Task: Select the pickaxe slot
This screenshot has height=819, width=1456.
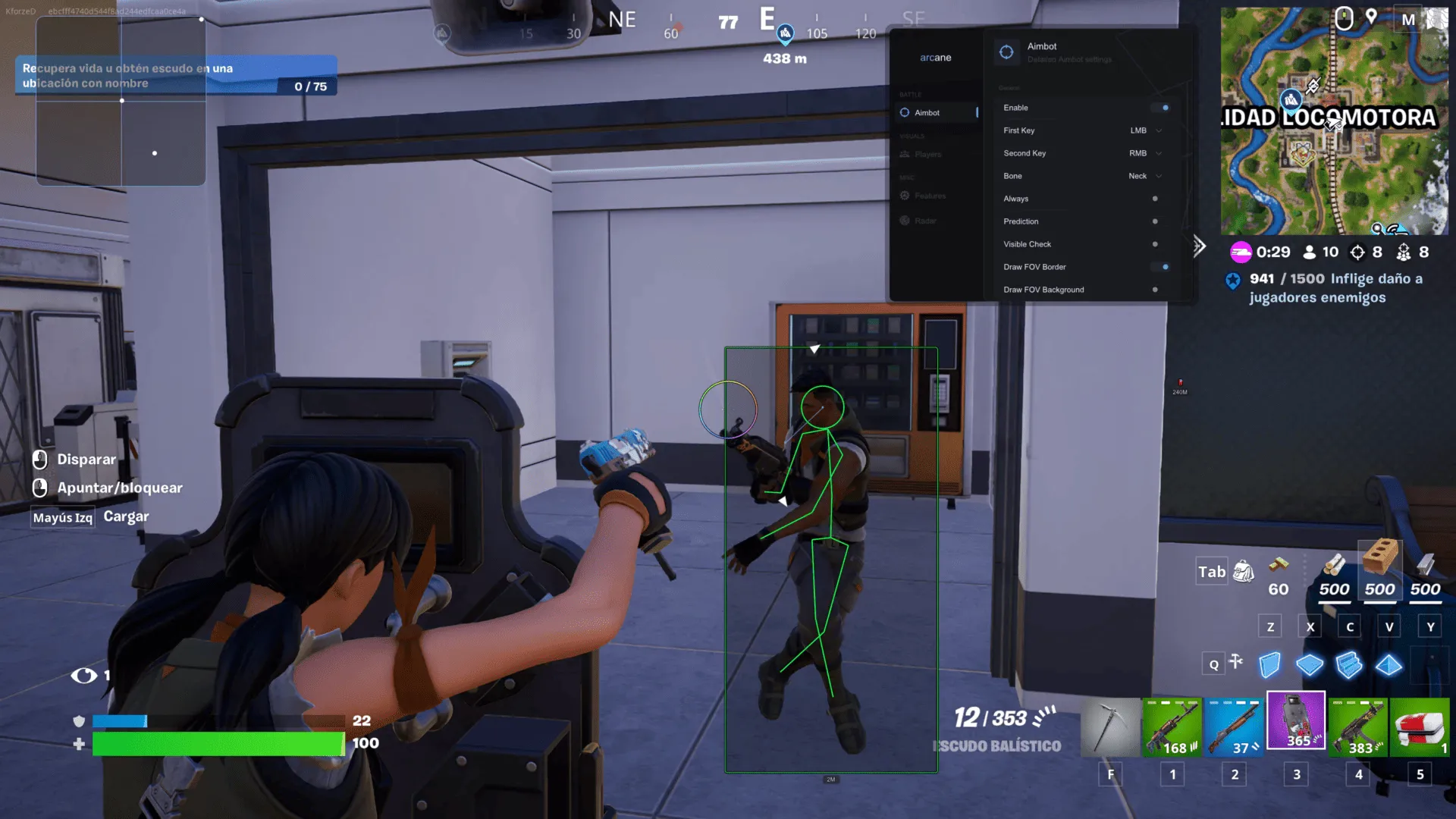Action: pos(1110,728)
